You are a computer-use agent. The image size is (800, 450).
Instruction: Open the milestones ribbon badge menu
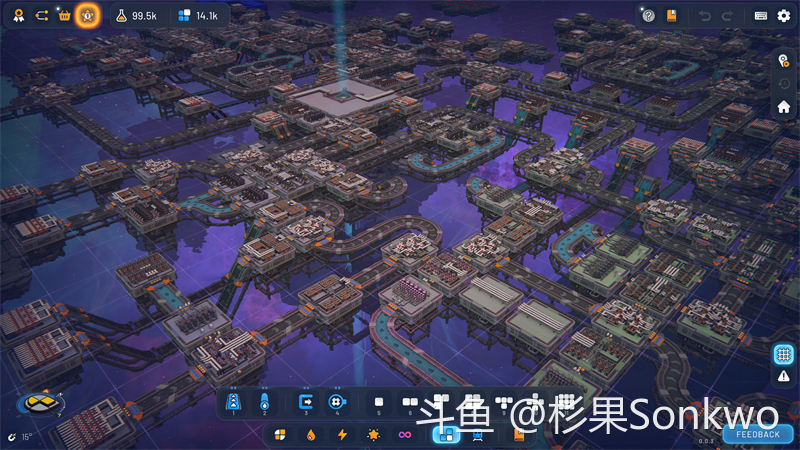click(x=18, y=15)
